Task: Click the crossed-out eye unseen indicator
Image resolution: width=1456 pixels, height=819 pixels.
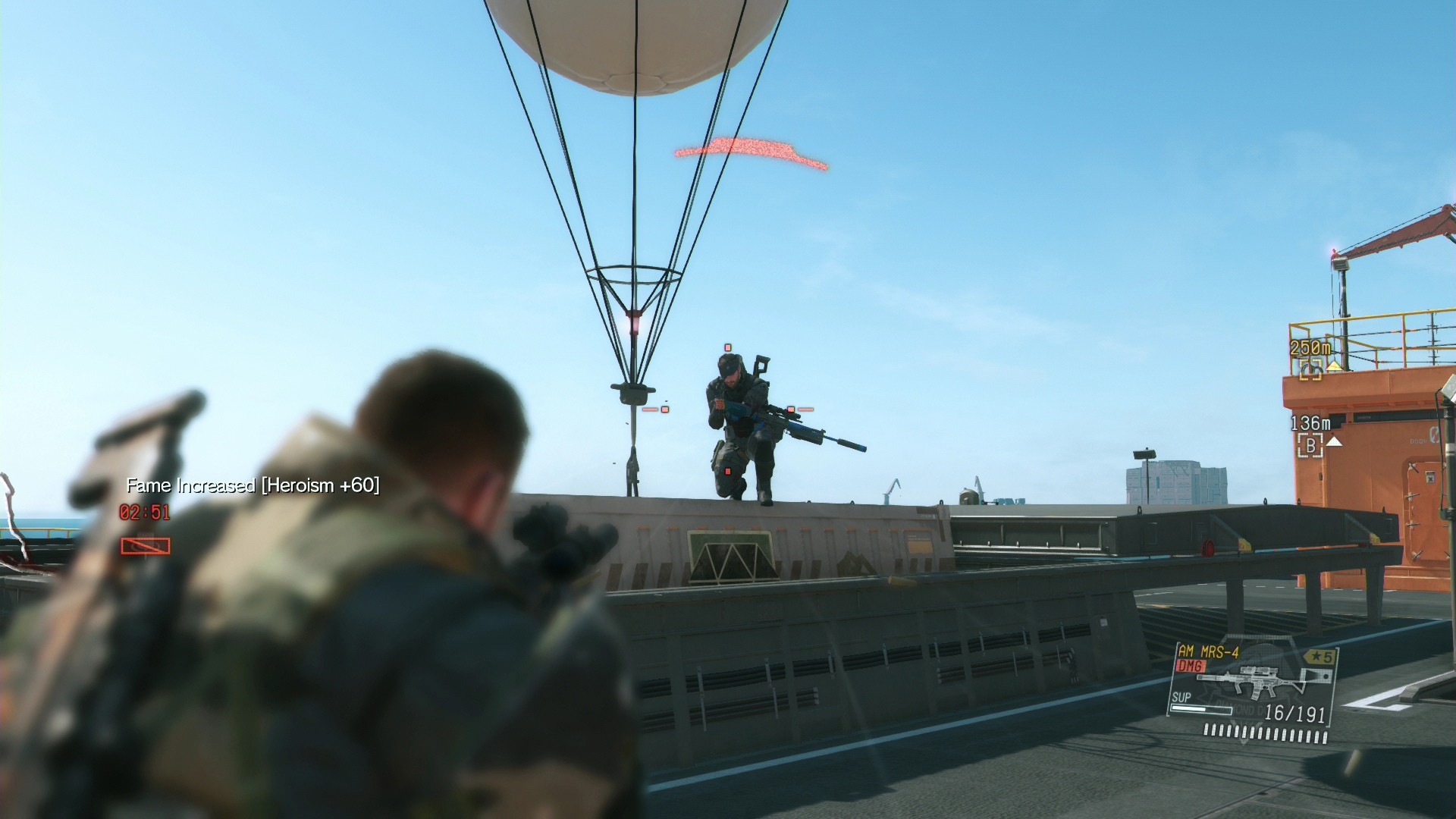Action: pos(144,544)
